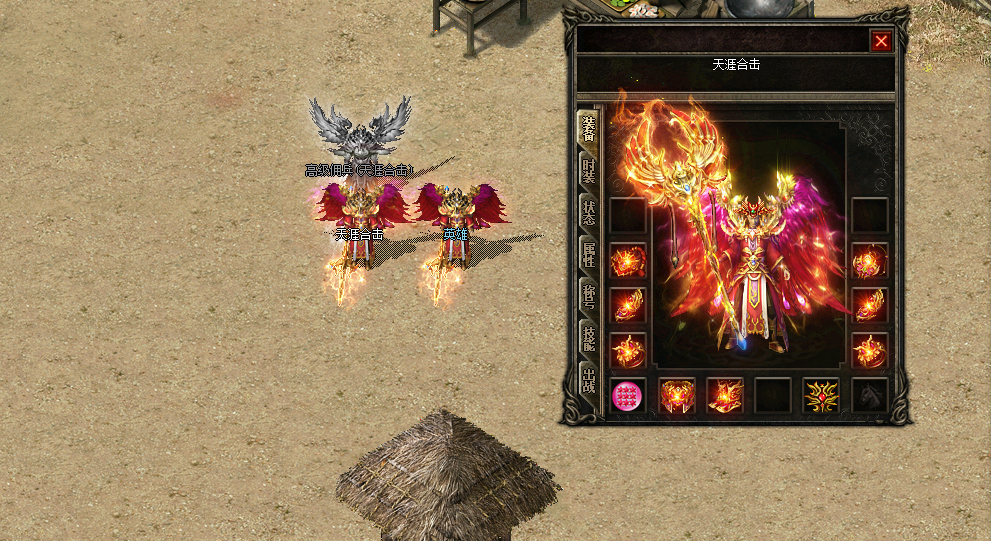Choose the flaming boots equipment slot
This screenshot has width=991, height=541.
tap(725, 396)
